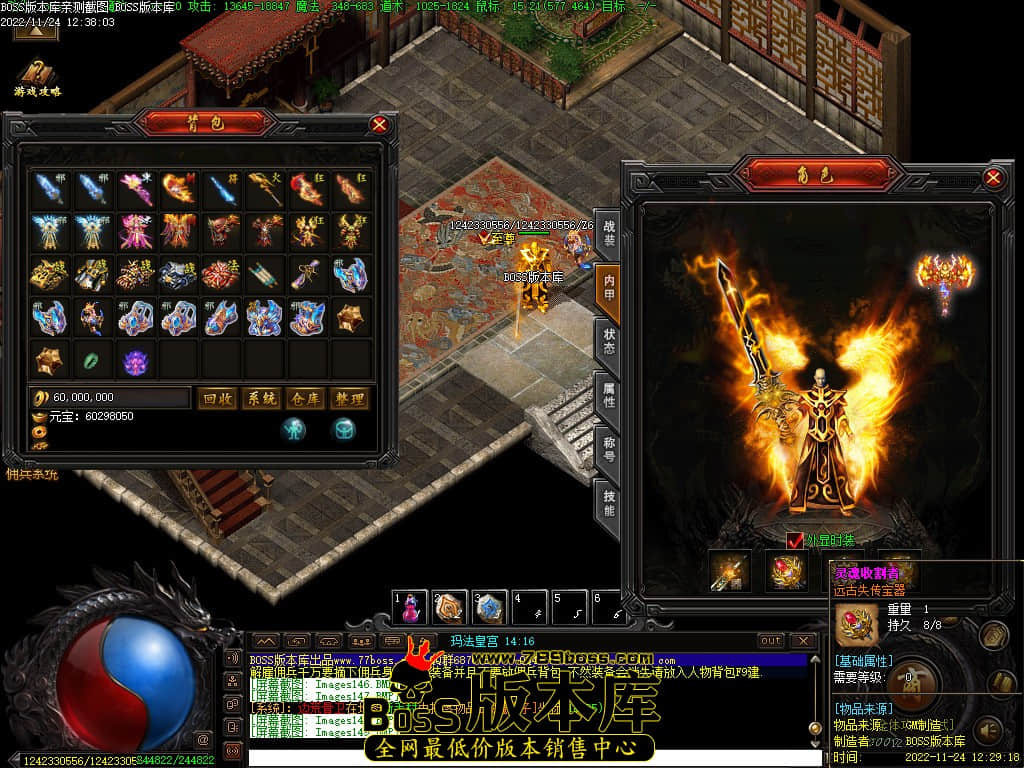Open the 系统 system button in the bag
Screen dimensions: 1024x768
pyautogui.click(x=261, y=398)
